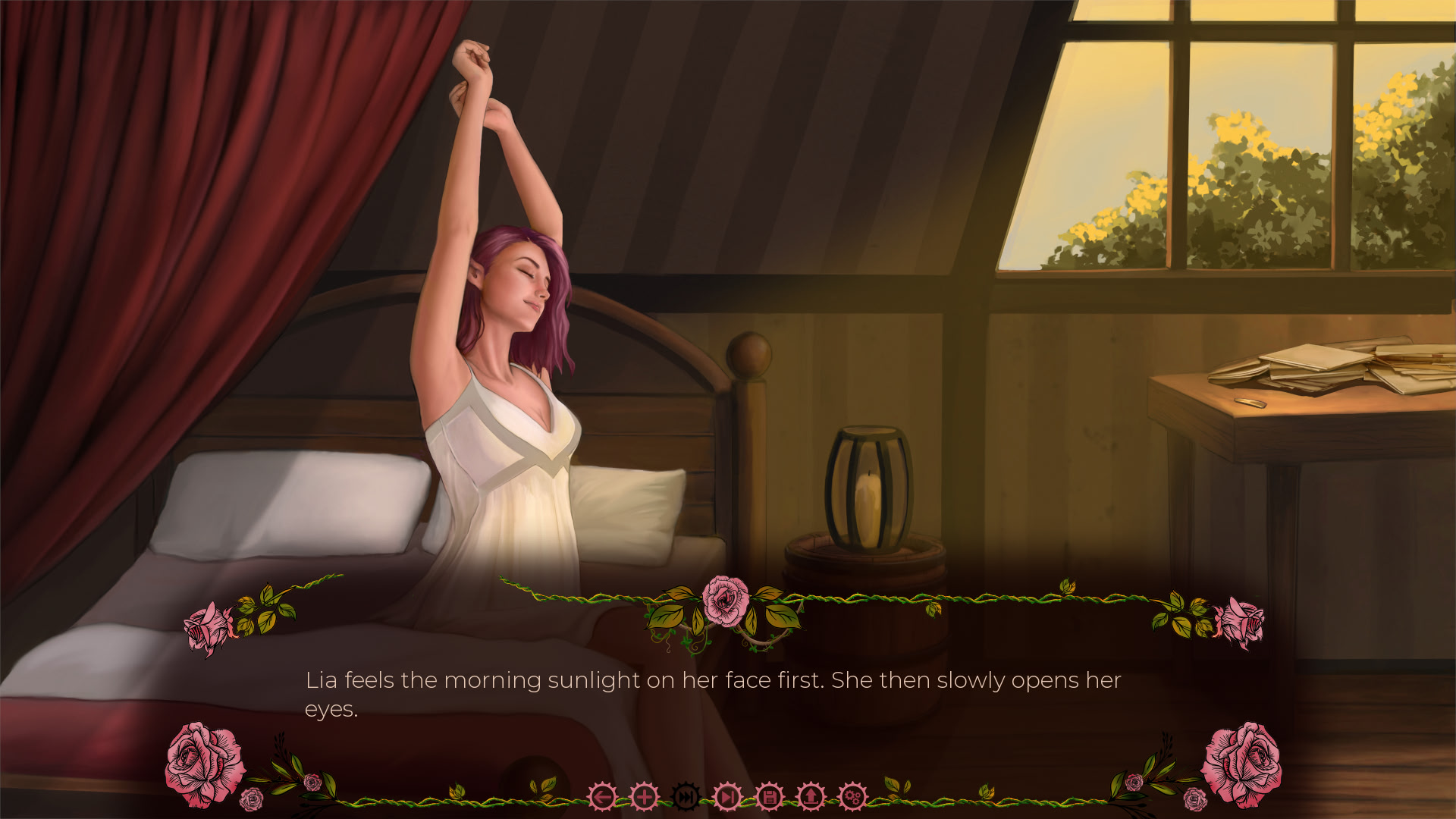
Task: Go back with the left arrow button
Action: pyautogui.click(x=603, y=797)
